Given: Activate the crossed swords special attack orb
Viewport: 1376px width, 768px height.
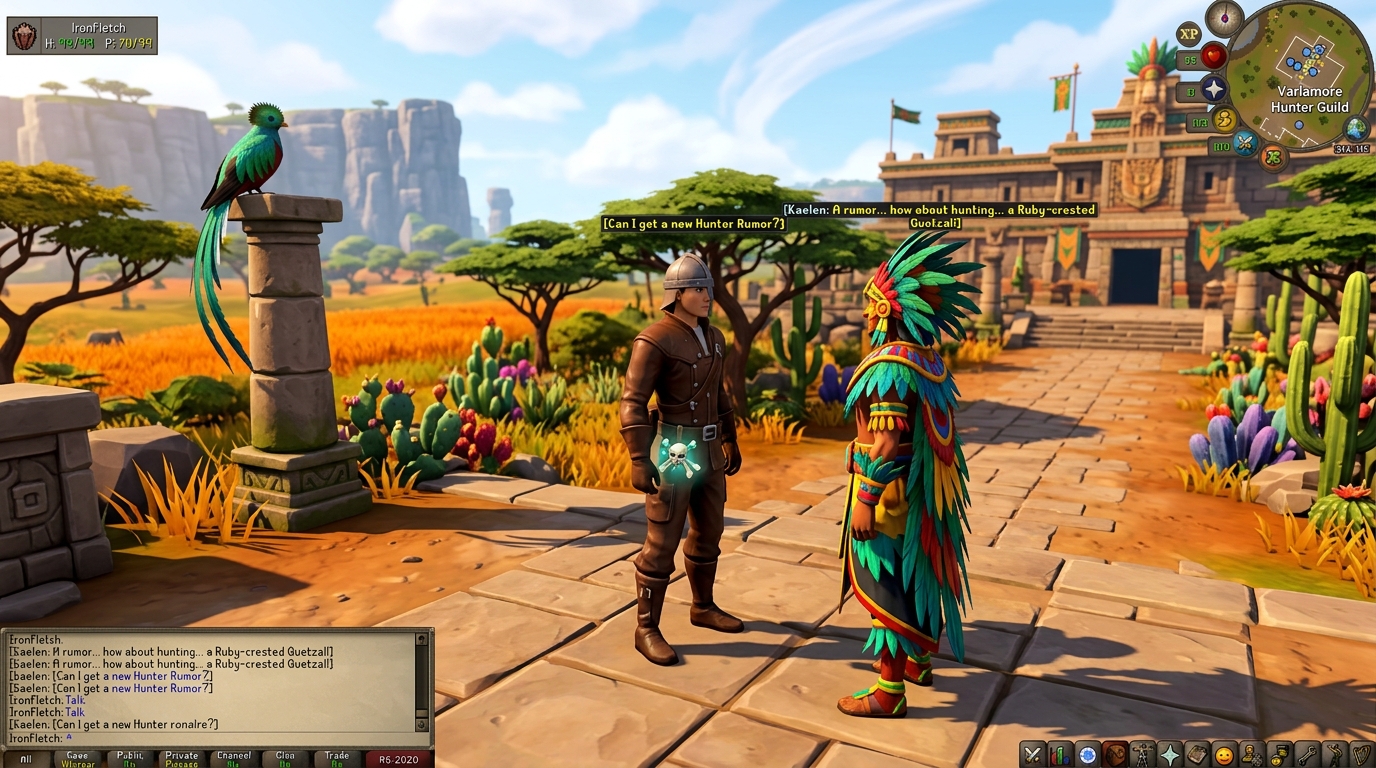Looking at the screenshot, I should tap(1245, 143).
